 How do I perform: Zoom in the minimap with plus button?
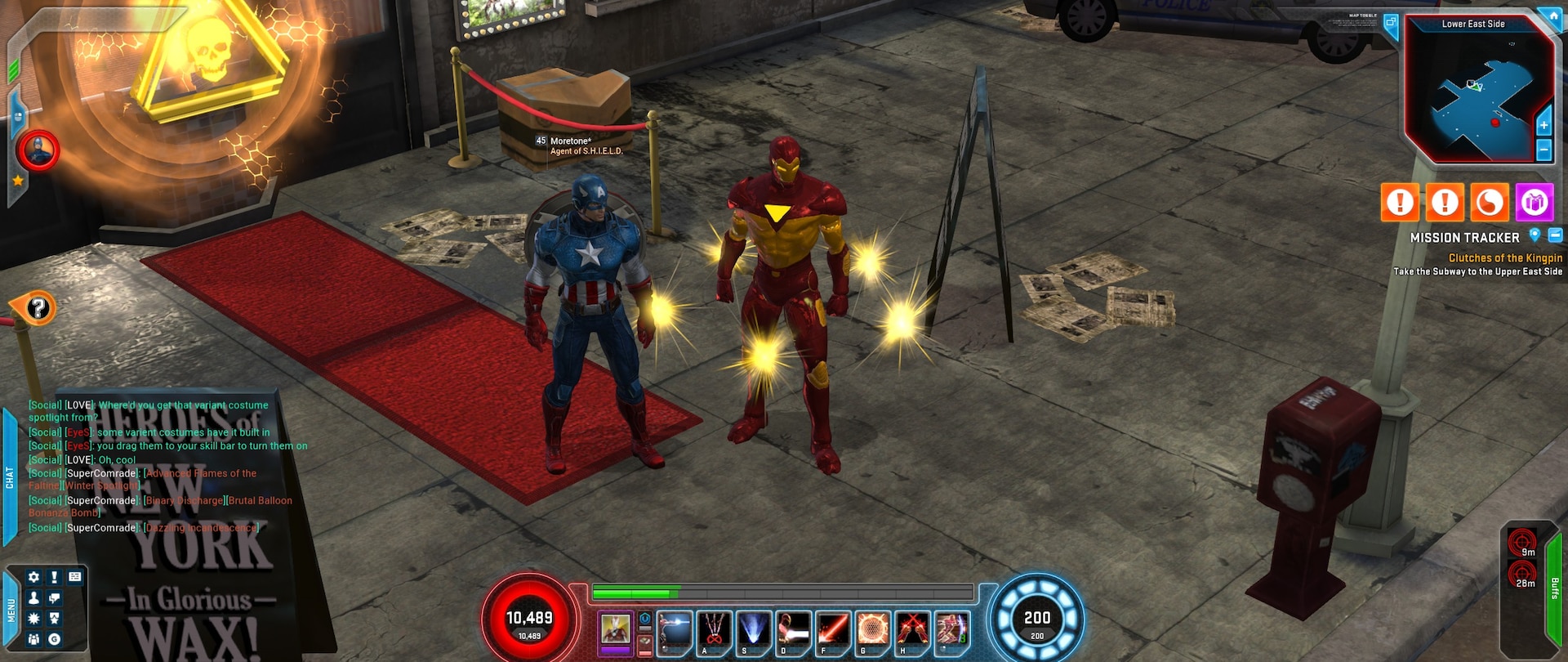(1543, 126)
